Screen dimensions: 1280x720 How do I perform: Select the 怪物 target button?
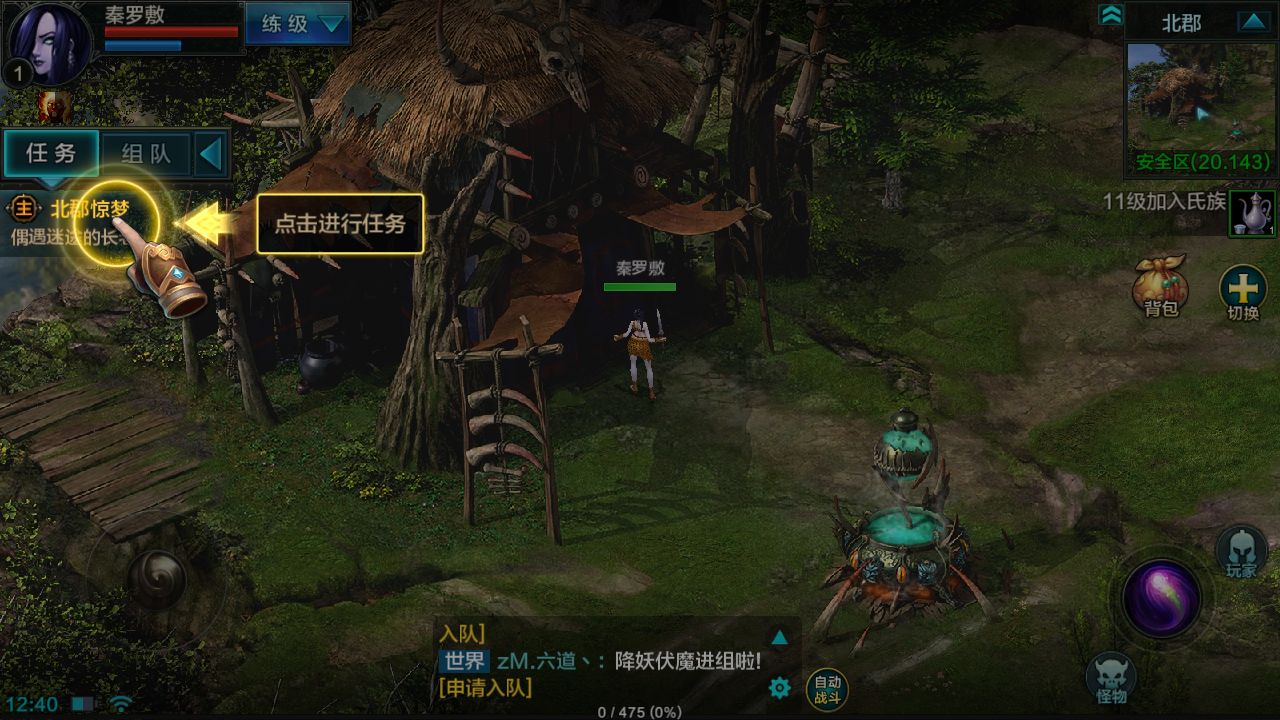1111,679
